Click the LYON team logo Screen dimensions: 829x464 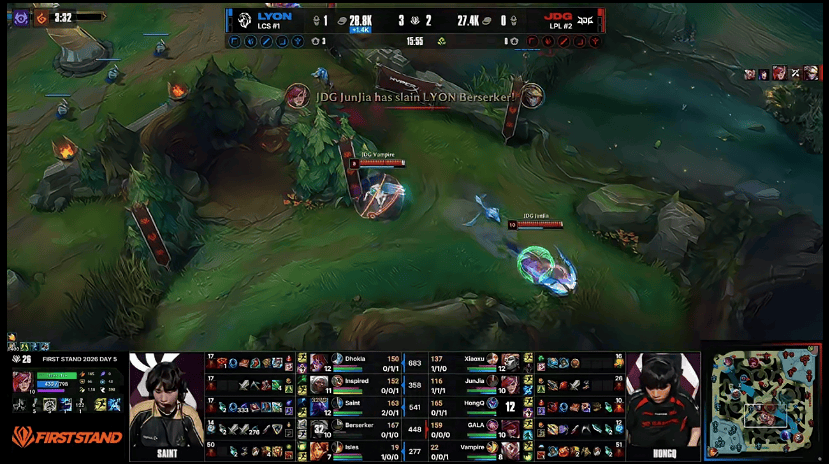(243, 20)
